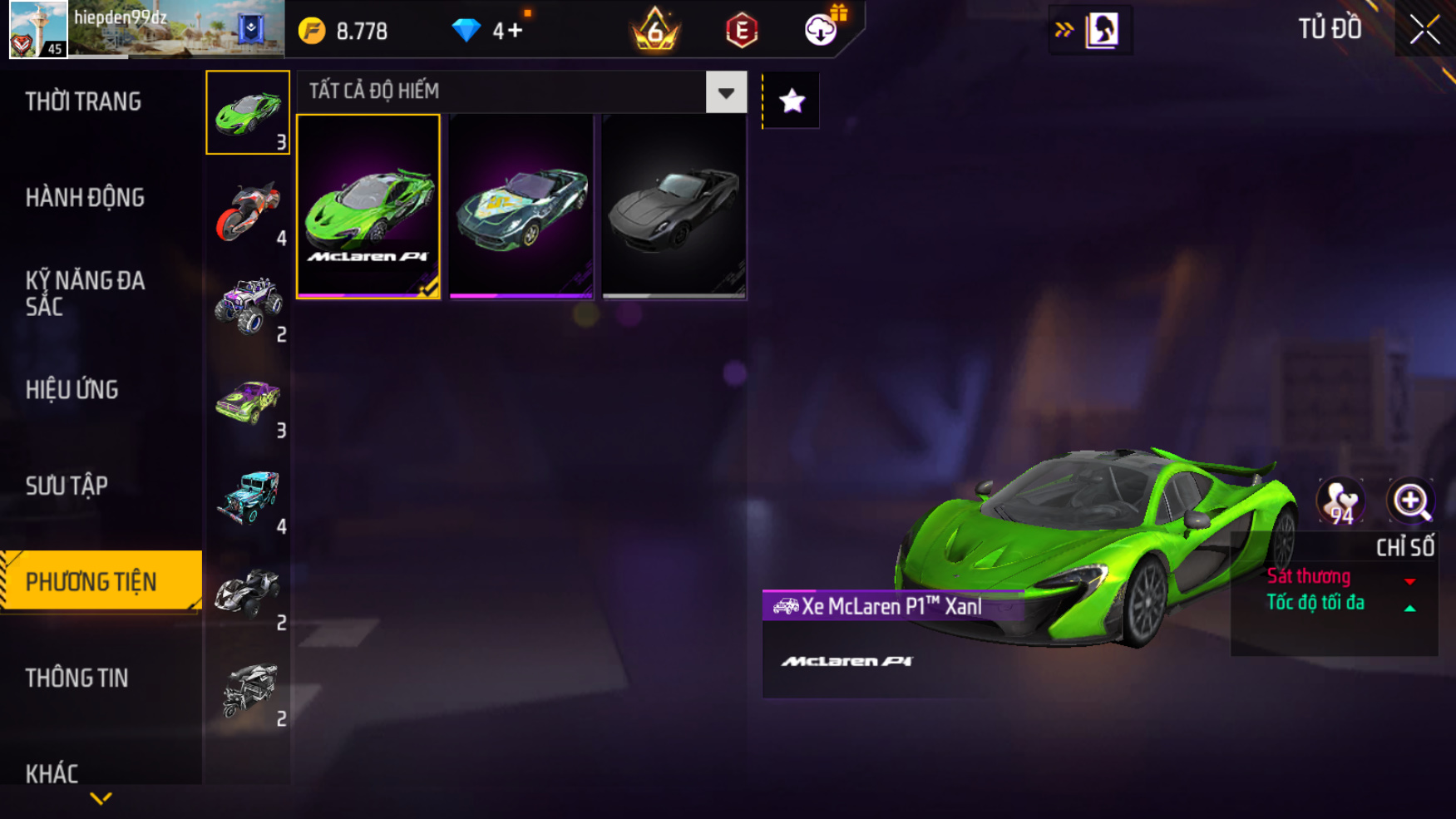
Task: Go to the Sưu Tập tab
Action: click(x=67, y=486)
